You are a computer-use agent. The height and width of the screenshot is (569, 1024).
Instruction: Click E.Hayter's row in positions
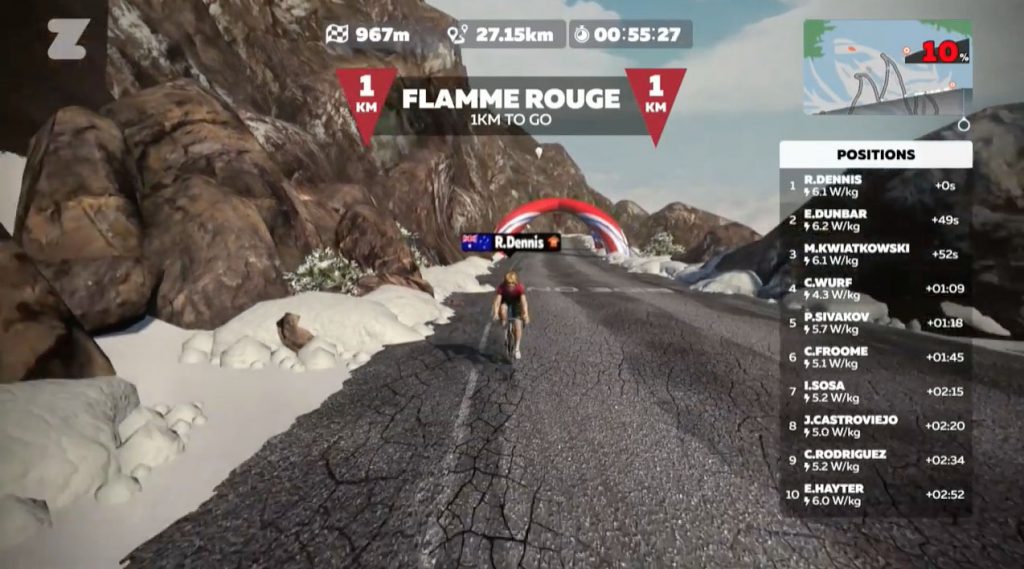point(875,495)
